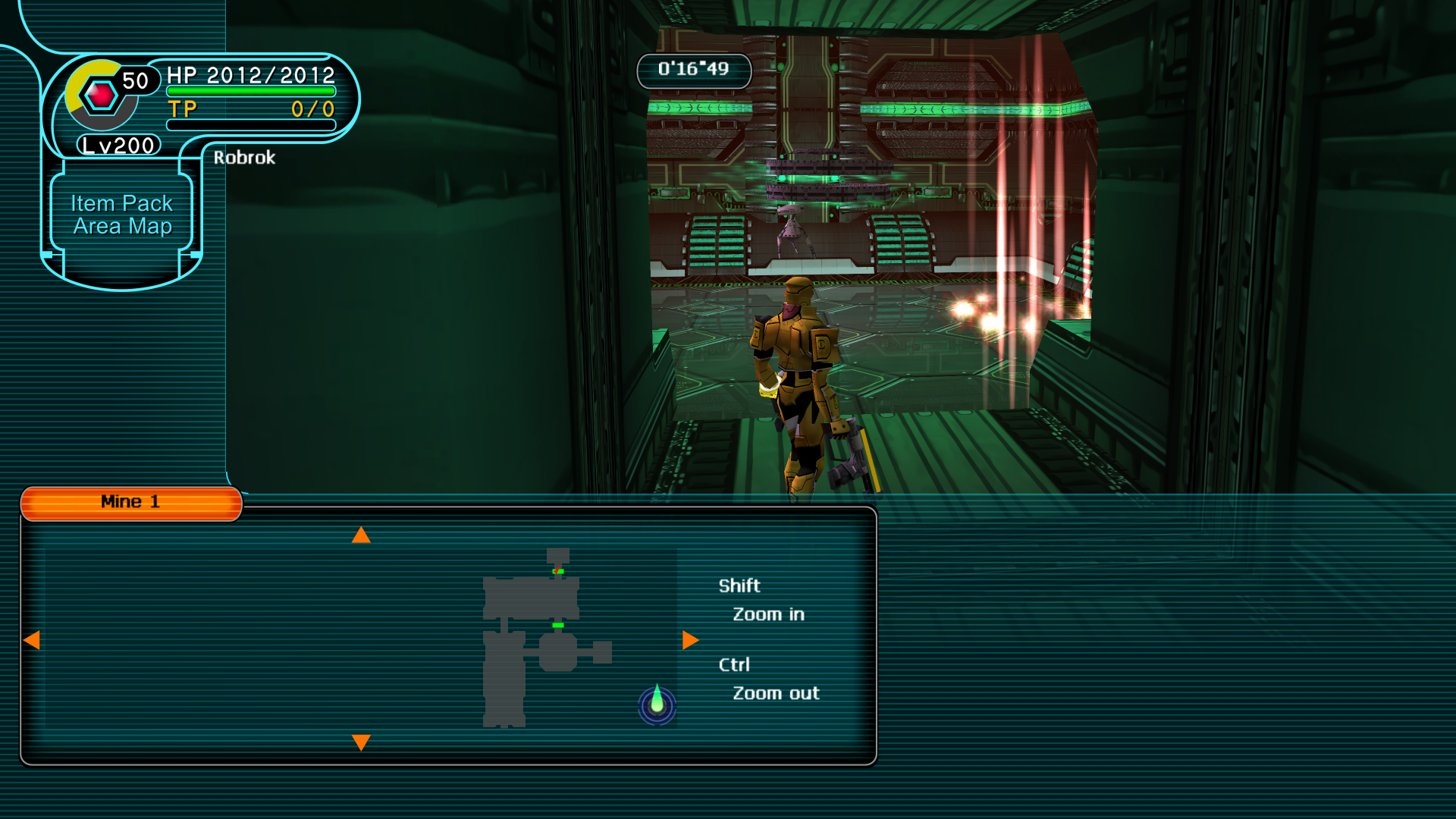Image resolution: width=1456 pixels, height=819 pixels.
Task: Pan the map using the down arrow
Action: 361,742
